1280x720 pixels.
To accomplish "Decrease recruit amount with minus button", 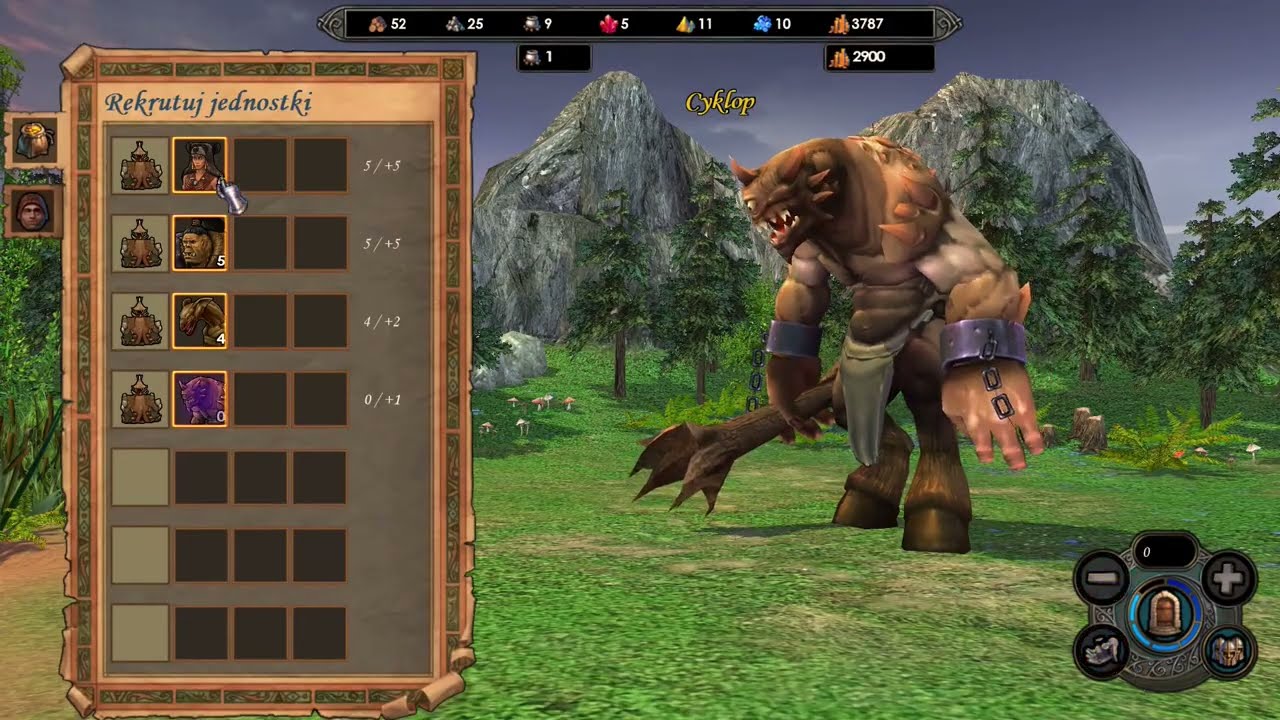I will point(1102,579).
